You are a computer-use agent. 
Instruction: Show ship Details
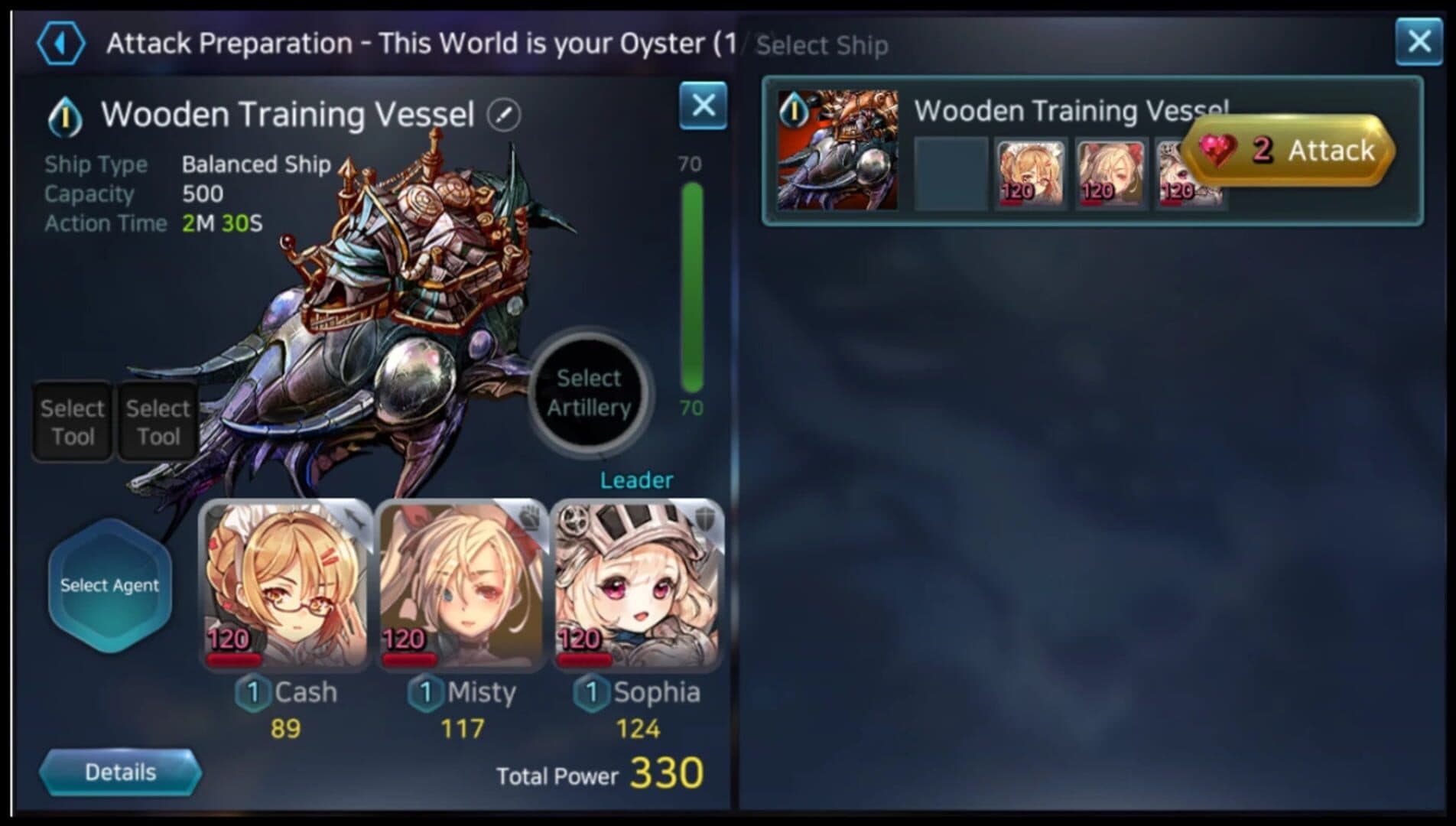pos(120,772)
